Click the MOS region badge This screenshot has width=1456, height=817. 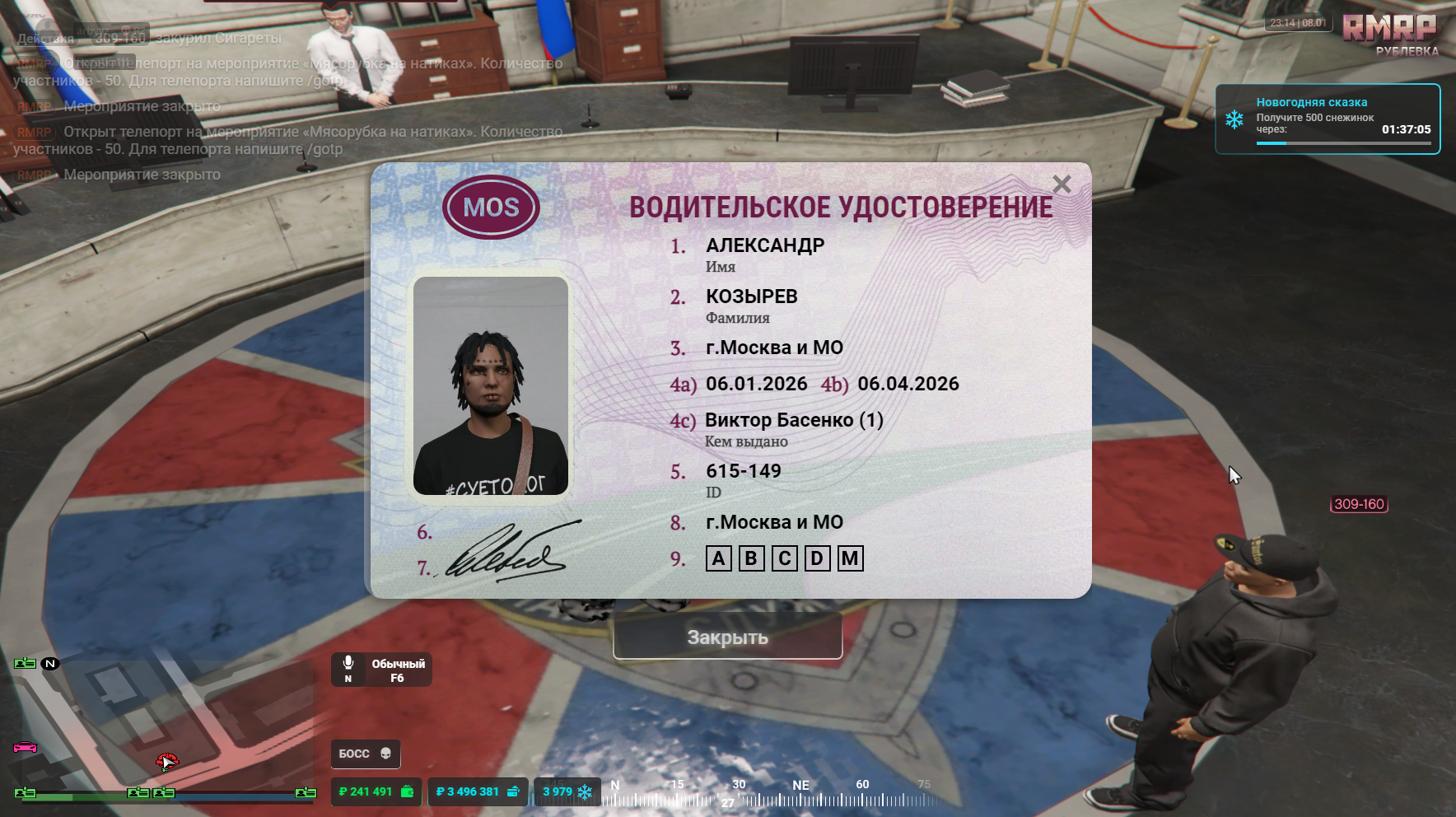click(x=491, y=207)
